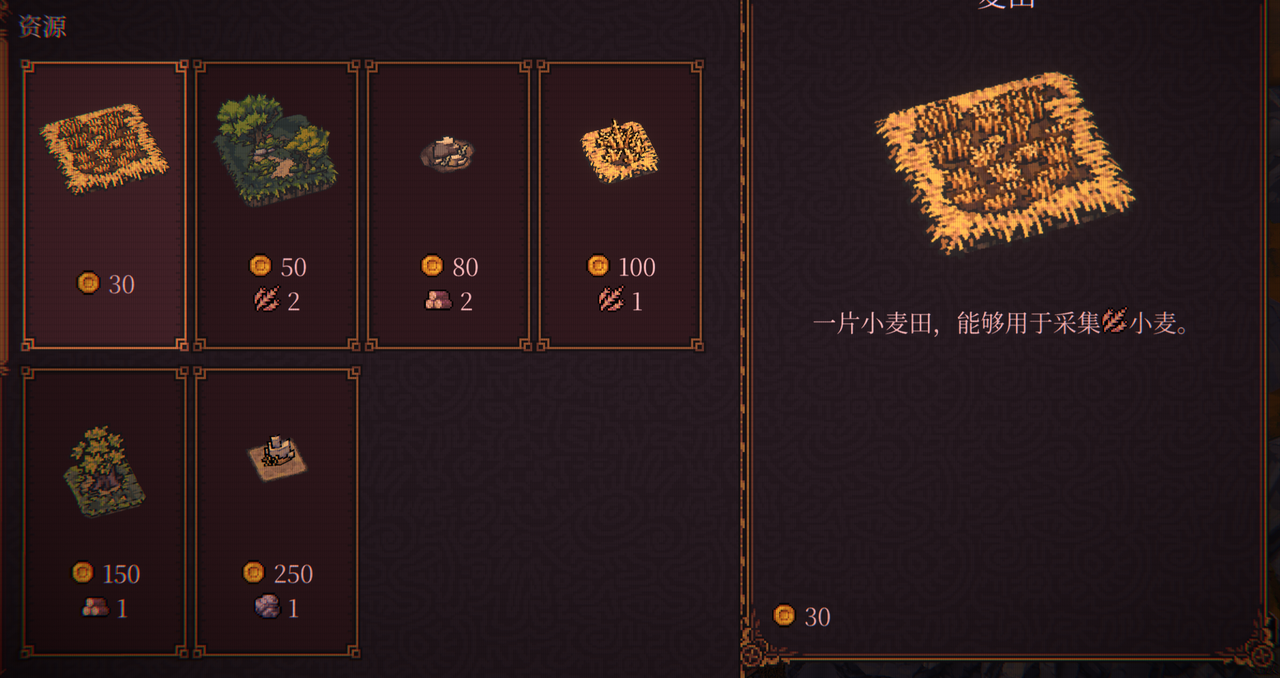
Task: Select the card priced at 250 coins
Action: pyautogui.click(x=276, y=511)
